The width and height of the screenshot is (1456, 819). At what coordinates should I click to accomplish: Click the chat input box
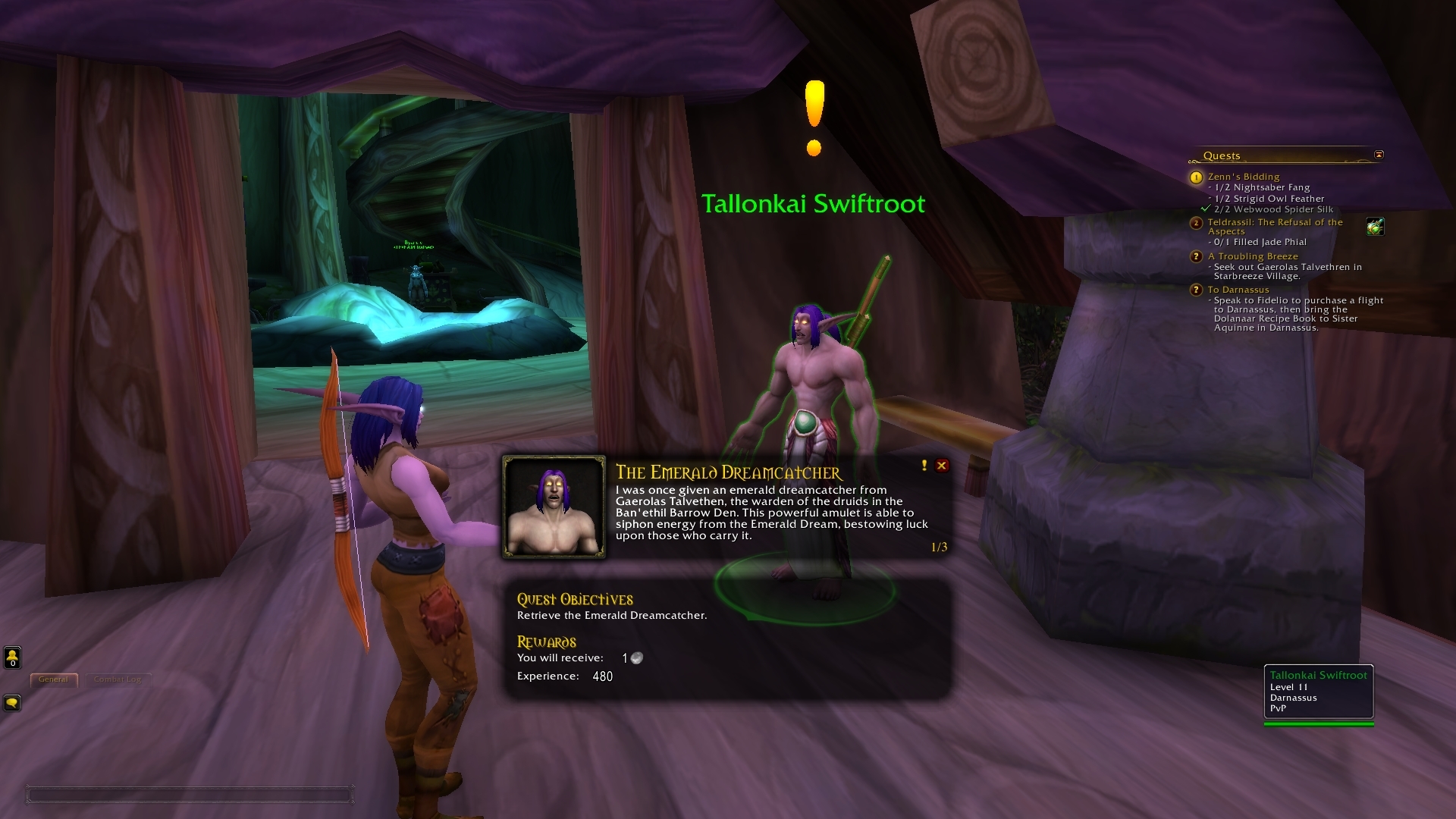pos(190,795)
